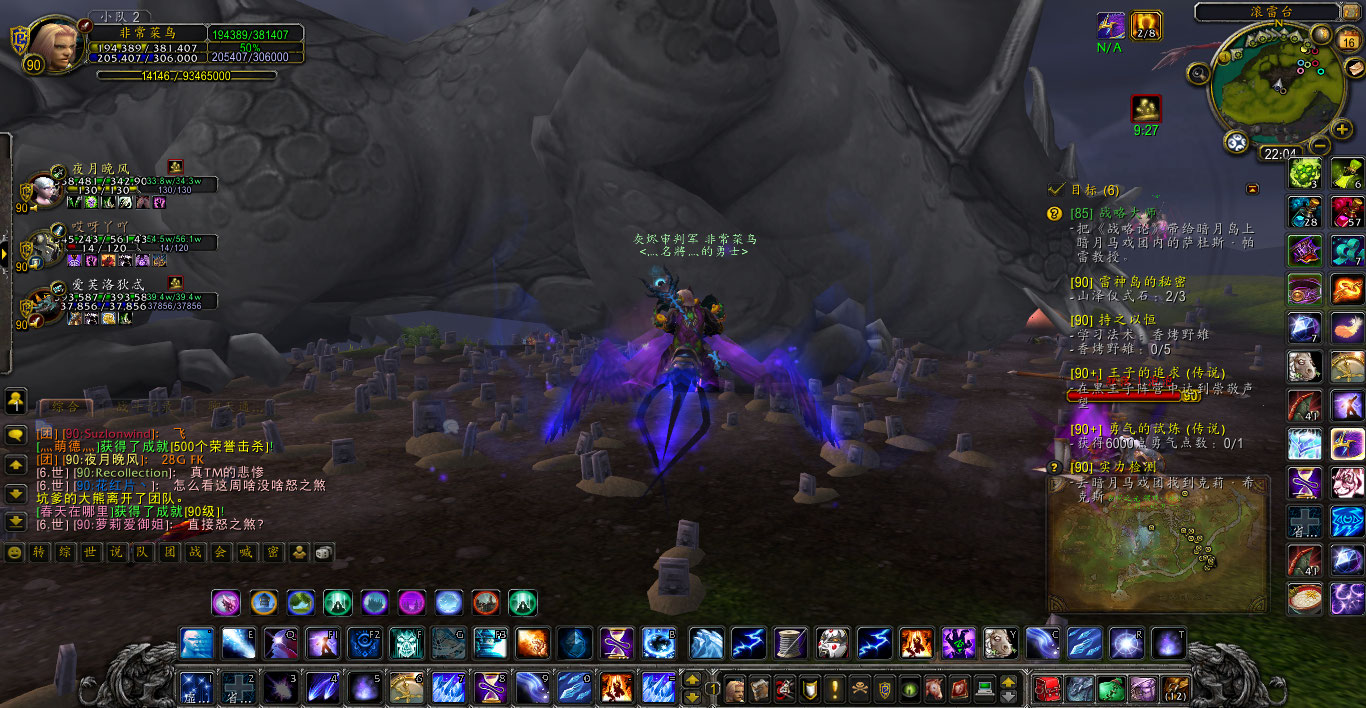Activate the fire blast ability bound to 0

click(614, 687)
